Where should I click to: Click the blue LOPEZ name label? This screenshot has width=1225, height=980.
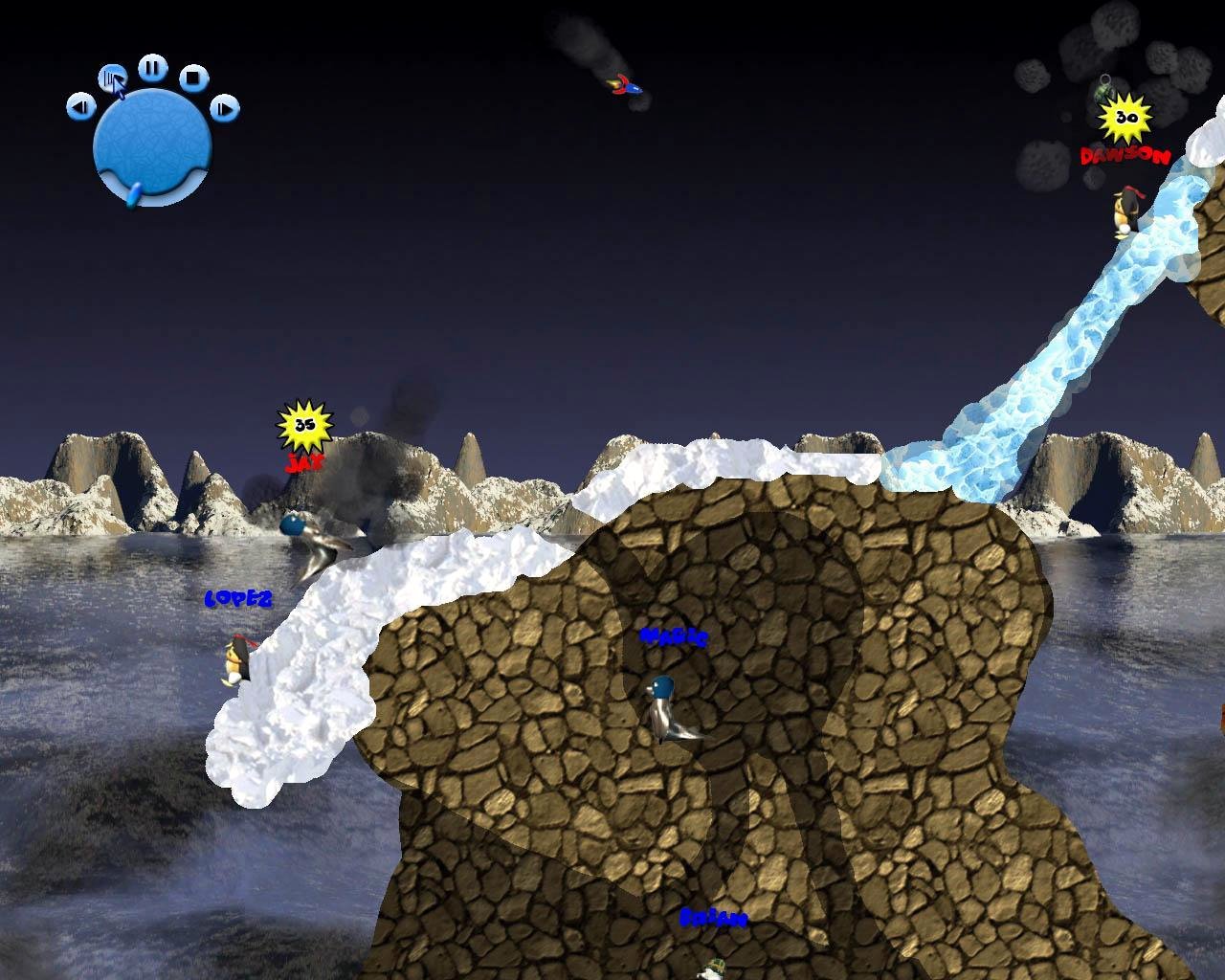coord(237,599)
